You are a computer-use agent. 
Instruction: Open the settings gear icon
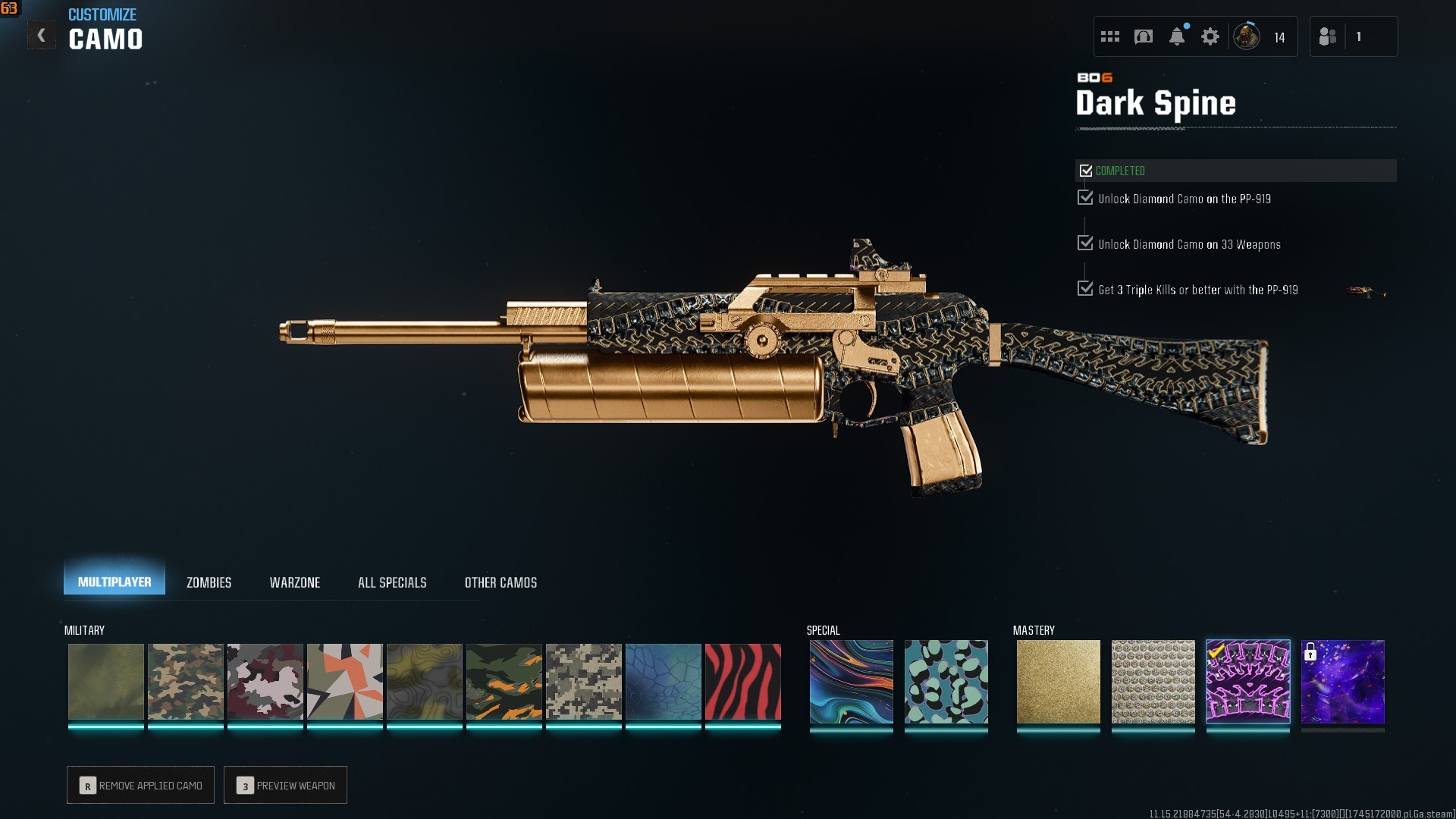click(1210, 36)
